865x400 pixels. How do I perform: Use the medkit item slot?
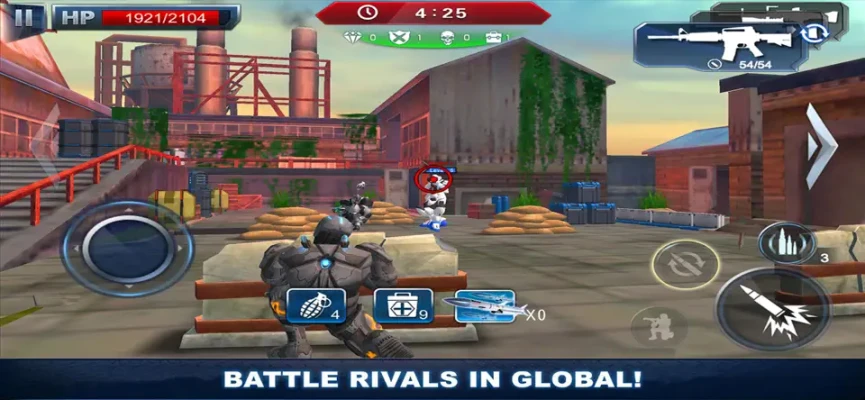(403, 306)
